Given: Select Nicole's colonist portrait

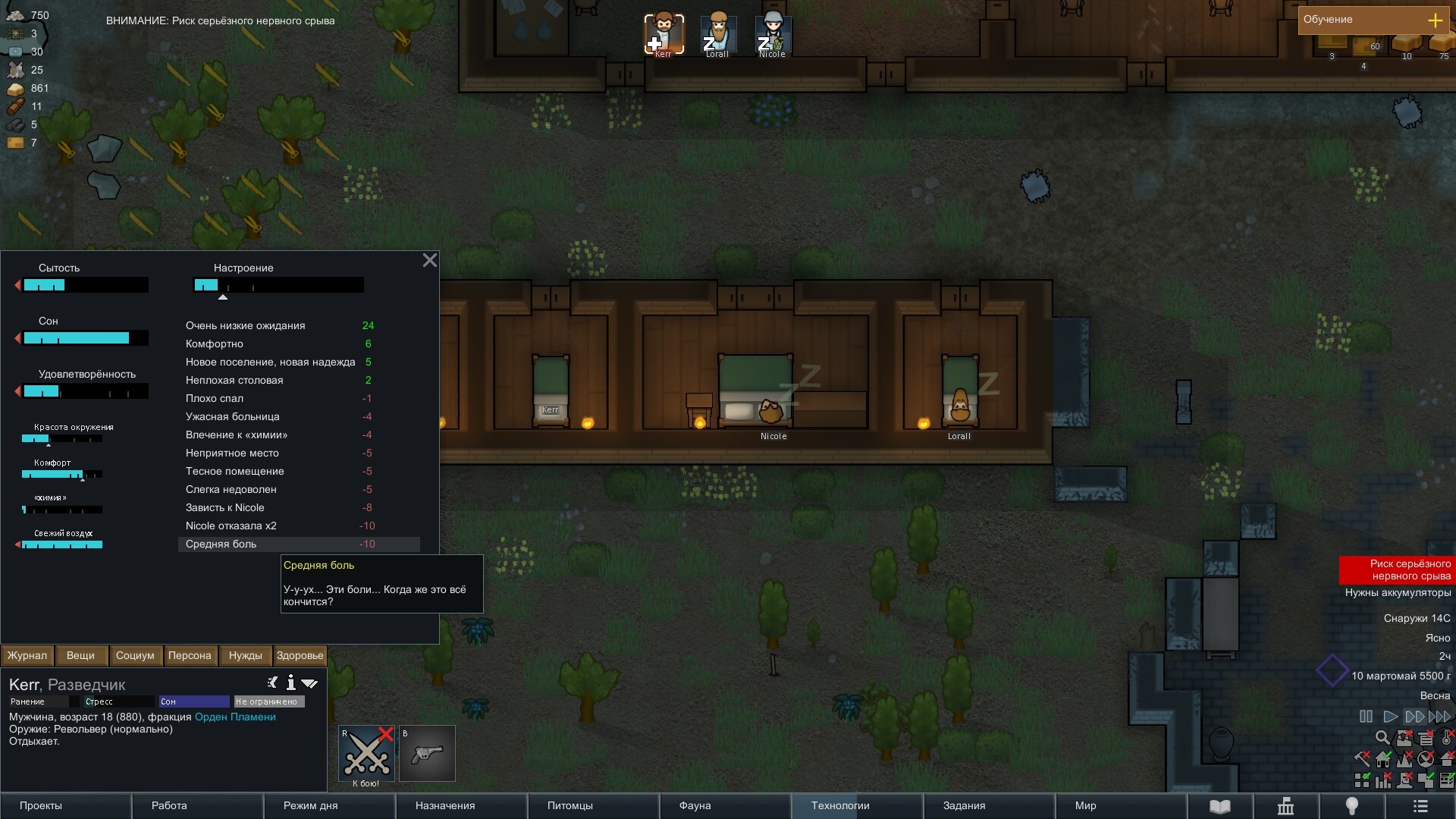Looking at the screenshot, I should coord(773,34).
